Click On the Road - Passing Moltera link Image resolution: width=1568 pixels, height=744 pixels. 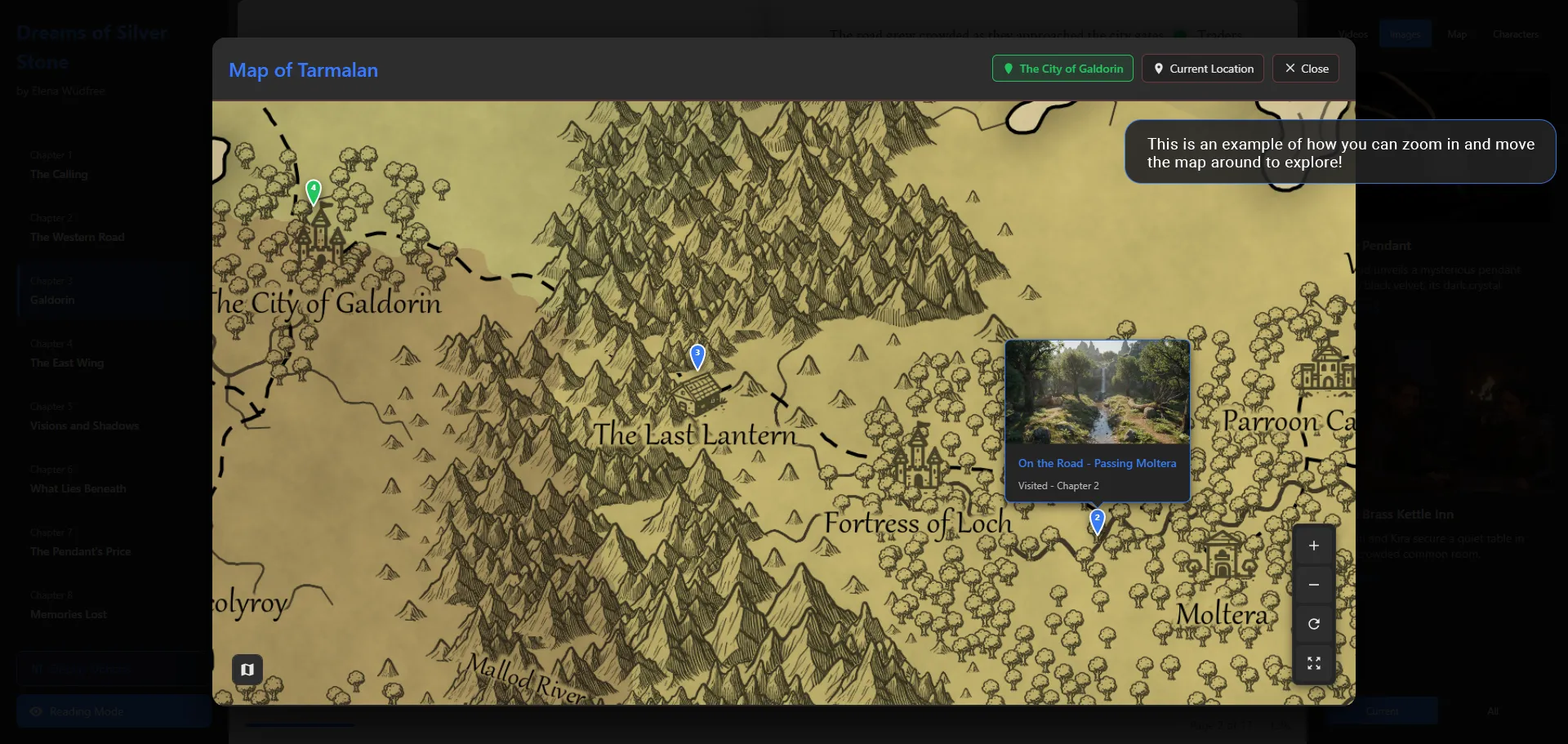pos(1097,463)
